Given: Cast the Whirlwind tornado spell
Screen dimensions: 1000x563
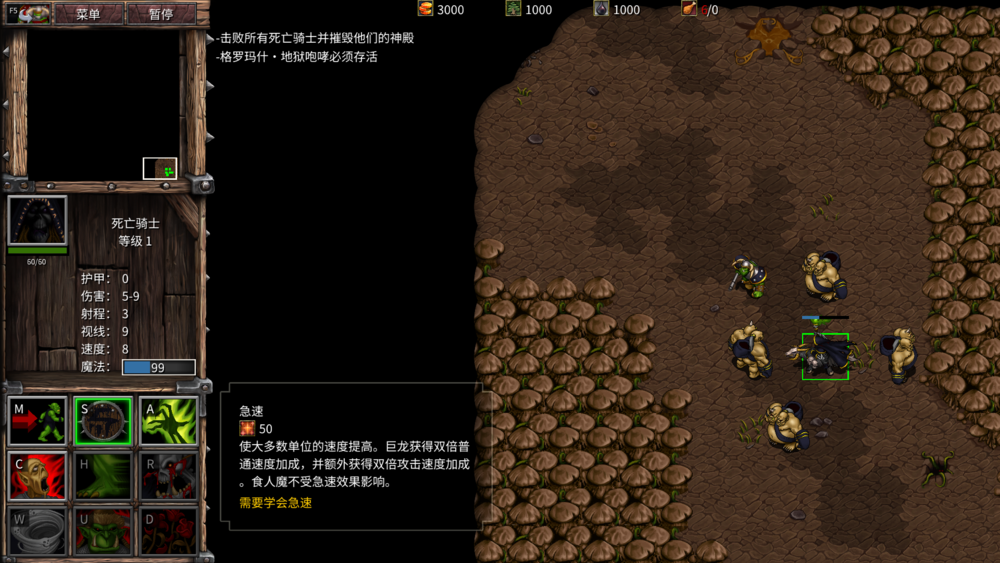Looking at the screenshot, I should (38, 531).
